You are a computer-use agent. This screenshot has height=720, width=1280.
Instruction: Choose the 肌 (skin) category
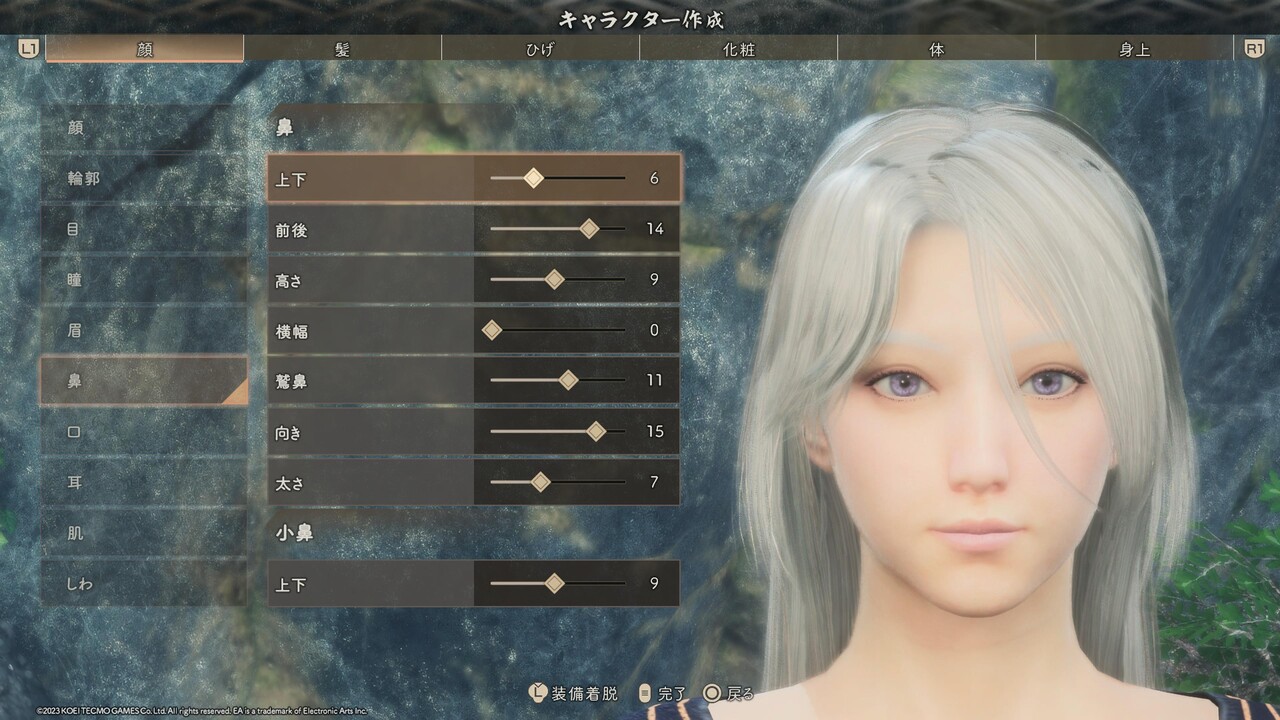pyautogui.click(x=143, y=533)
